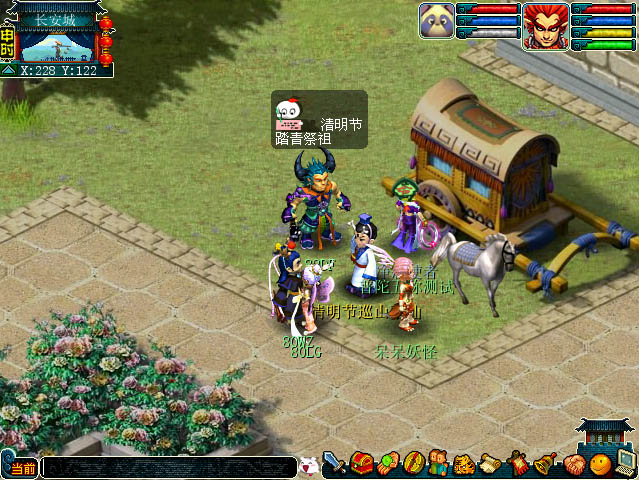Open the red treasure chest inventory

coord(361,464)
